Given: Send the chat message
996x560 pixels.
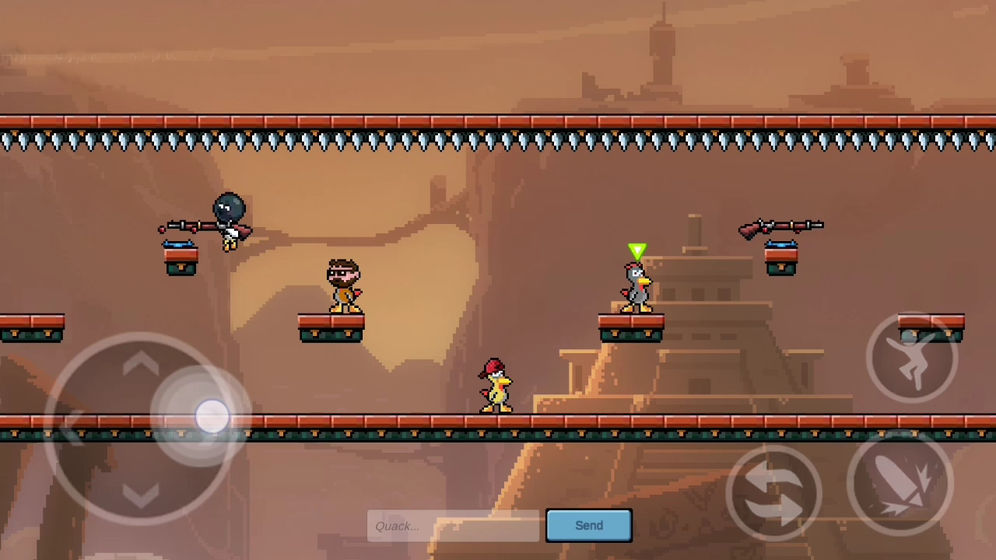Looking at the screenshot, I should 589,525.
